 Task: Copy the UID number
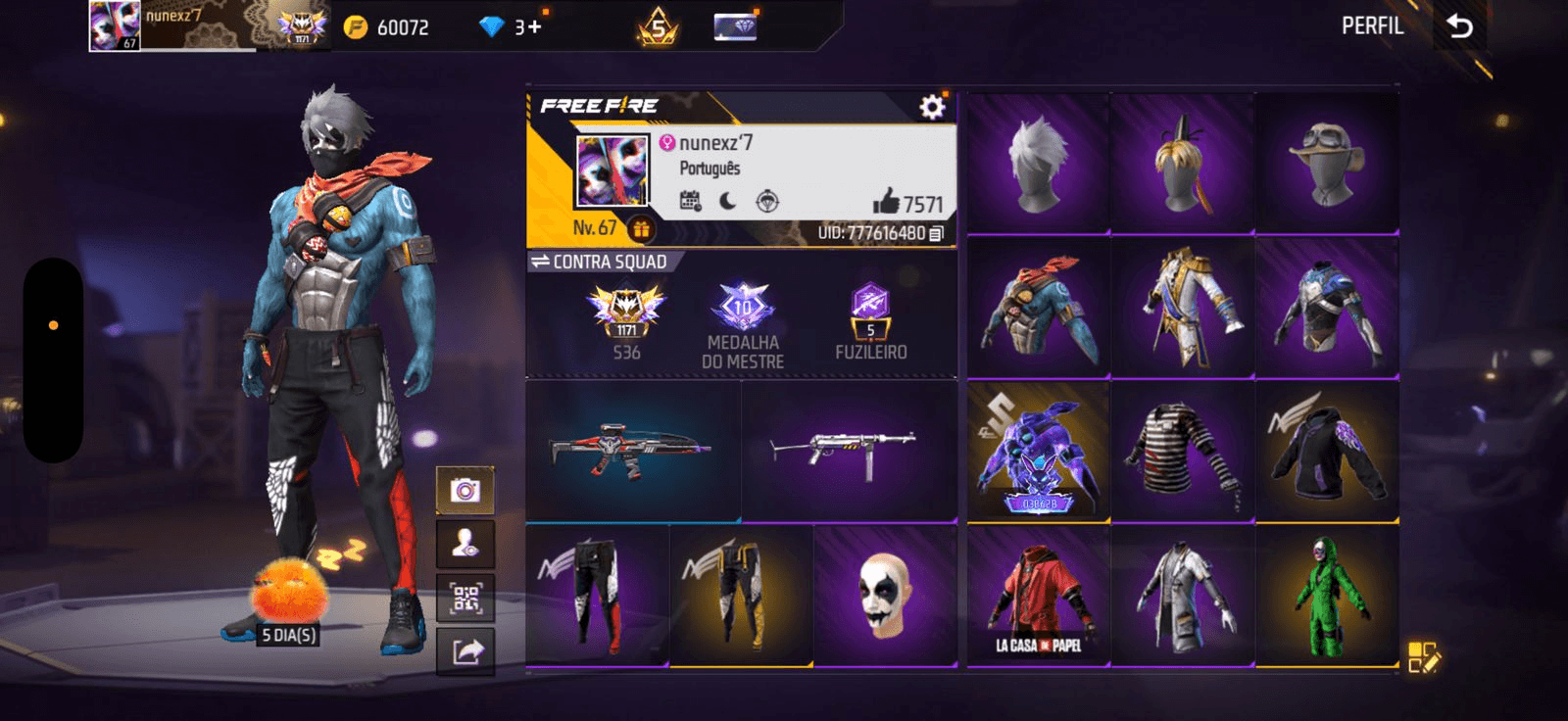tap(937, 233)
